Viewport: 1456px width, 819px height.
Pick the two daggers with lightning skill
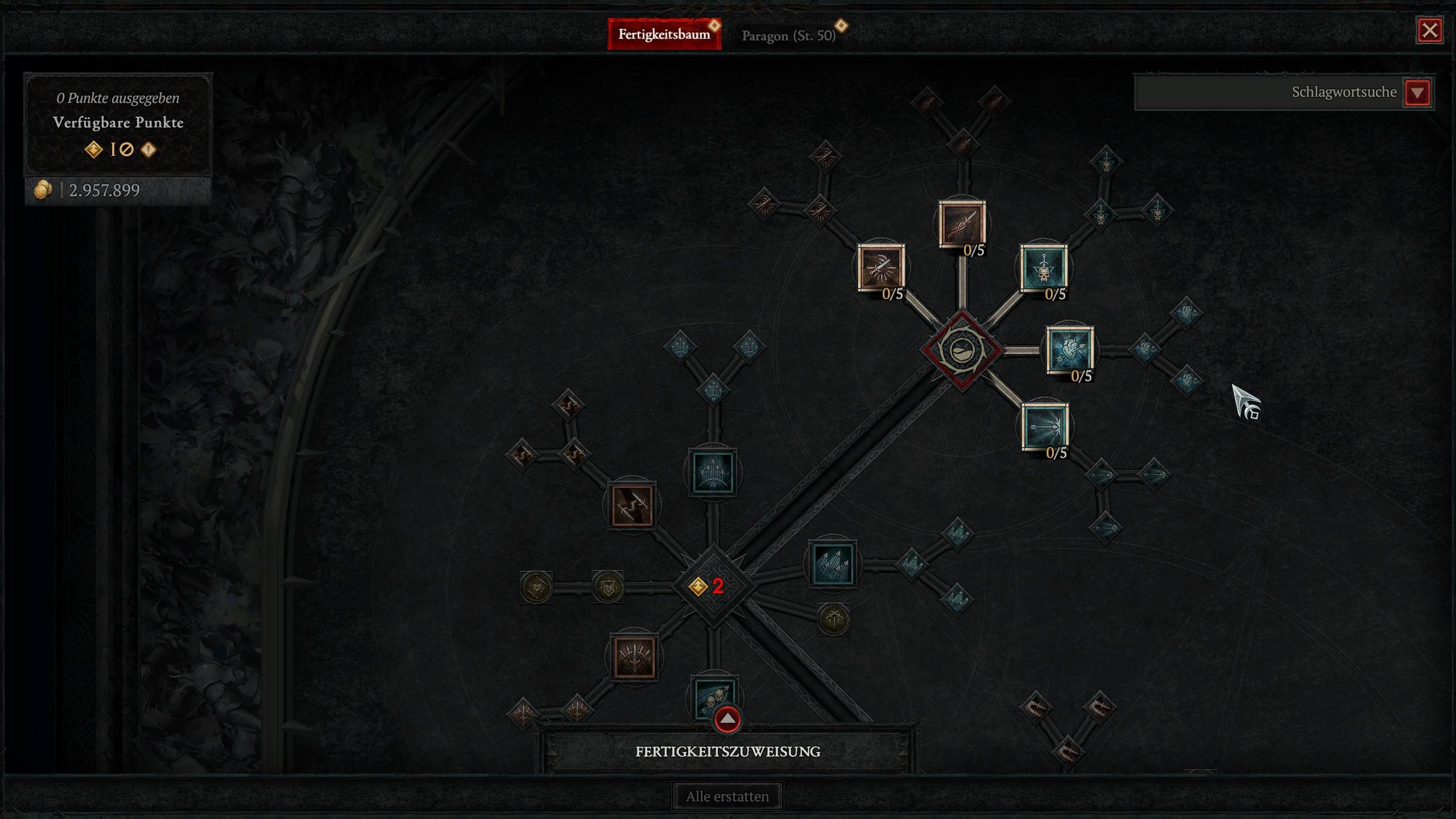point(632,505)
